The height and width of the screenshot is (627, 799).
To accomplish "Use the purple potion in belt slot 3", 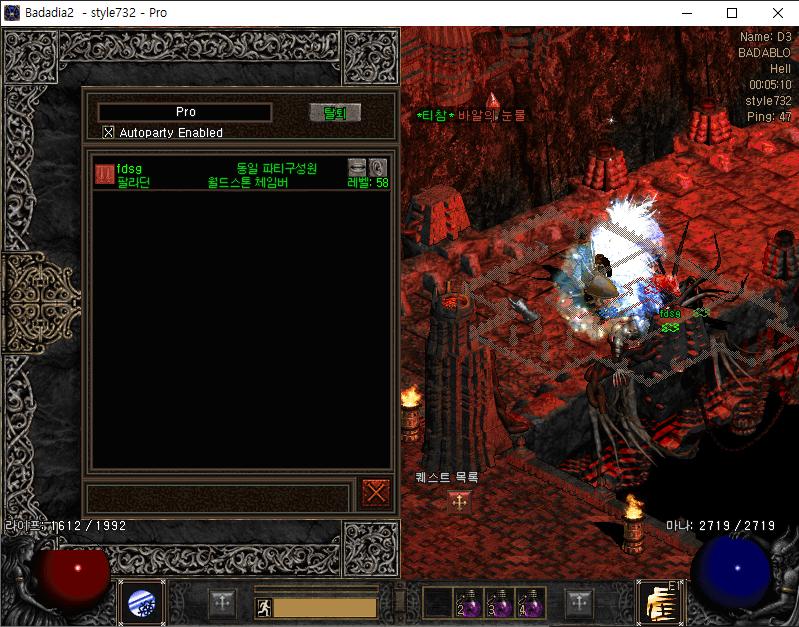I will [500, 603].
